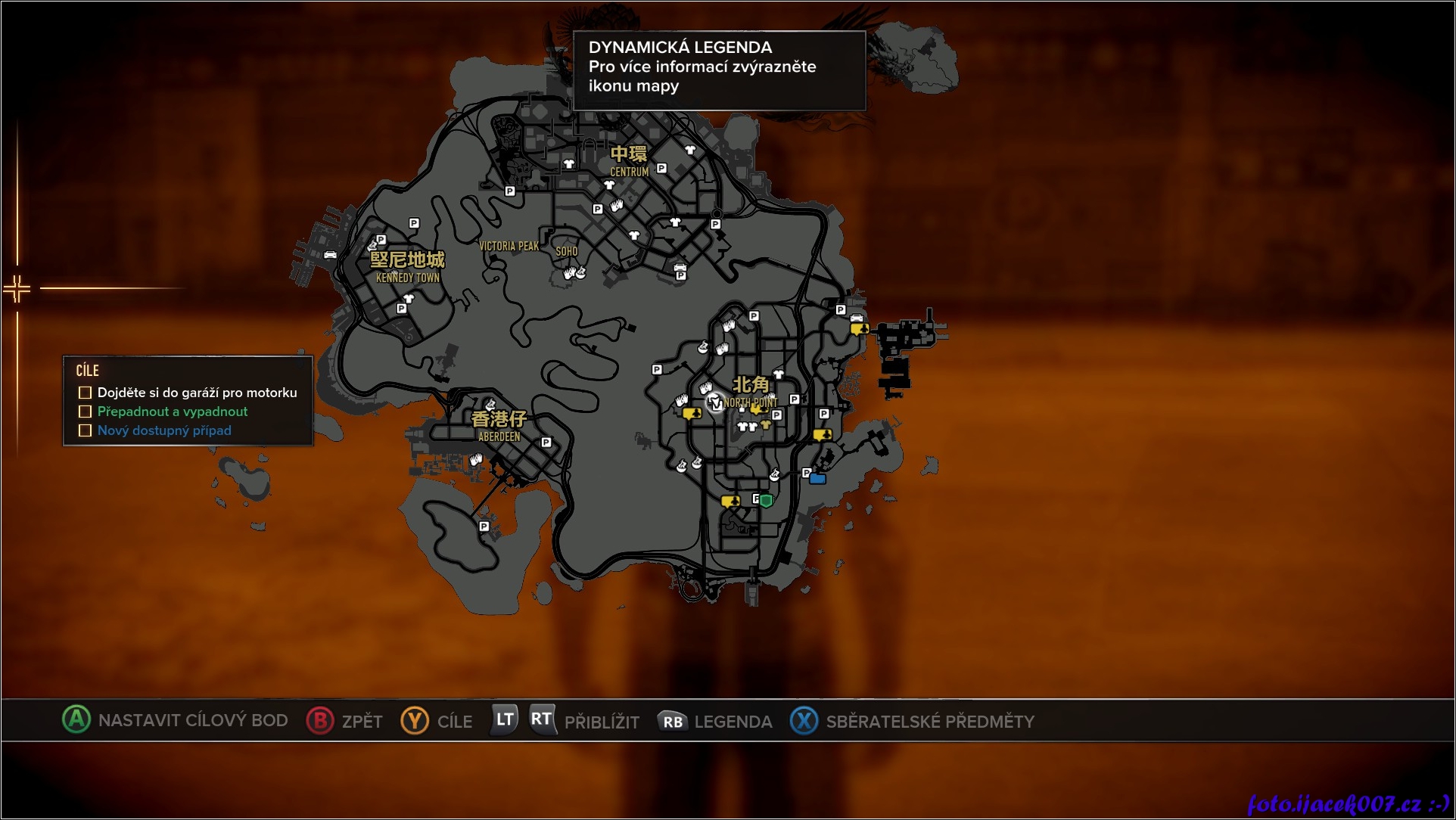Click the Soho district label

click(x=567, y=252)
